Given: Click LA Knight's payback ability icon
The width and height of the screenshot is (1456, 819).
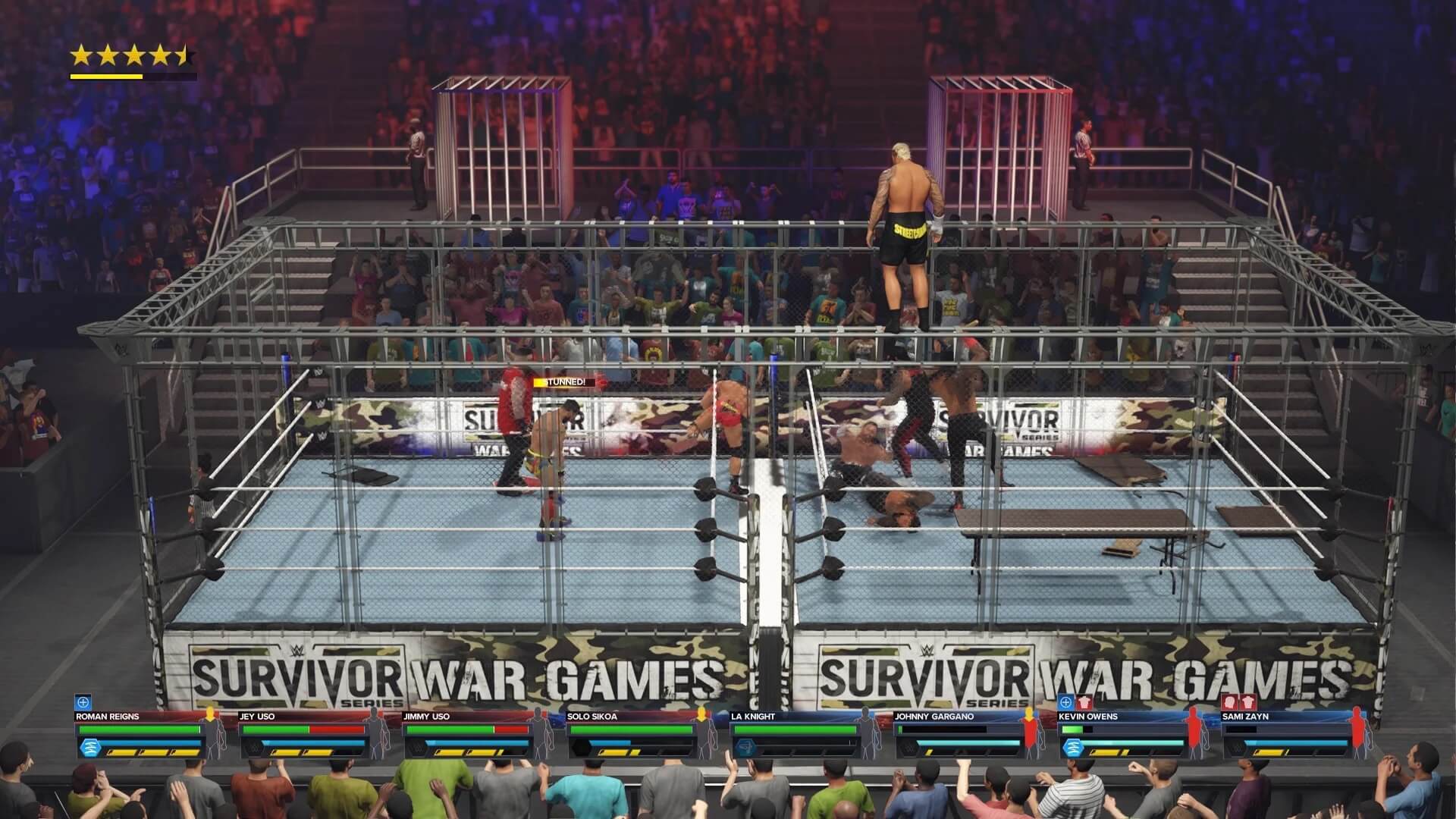Looking at the screenshot, I should [x=745, y=748].
